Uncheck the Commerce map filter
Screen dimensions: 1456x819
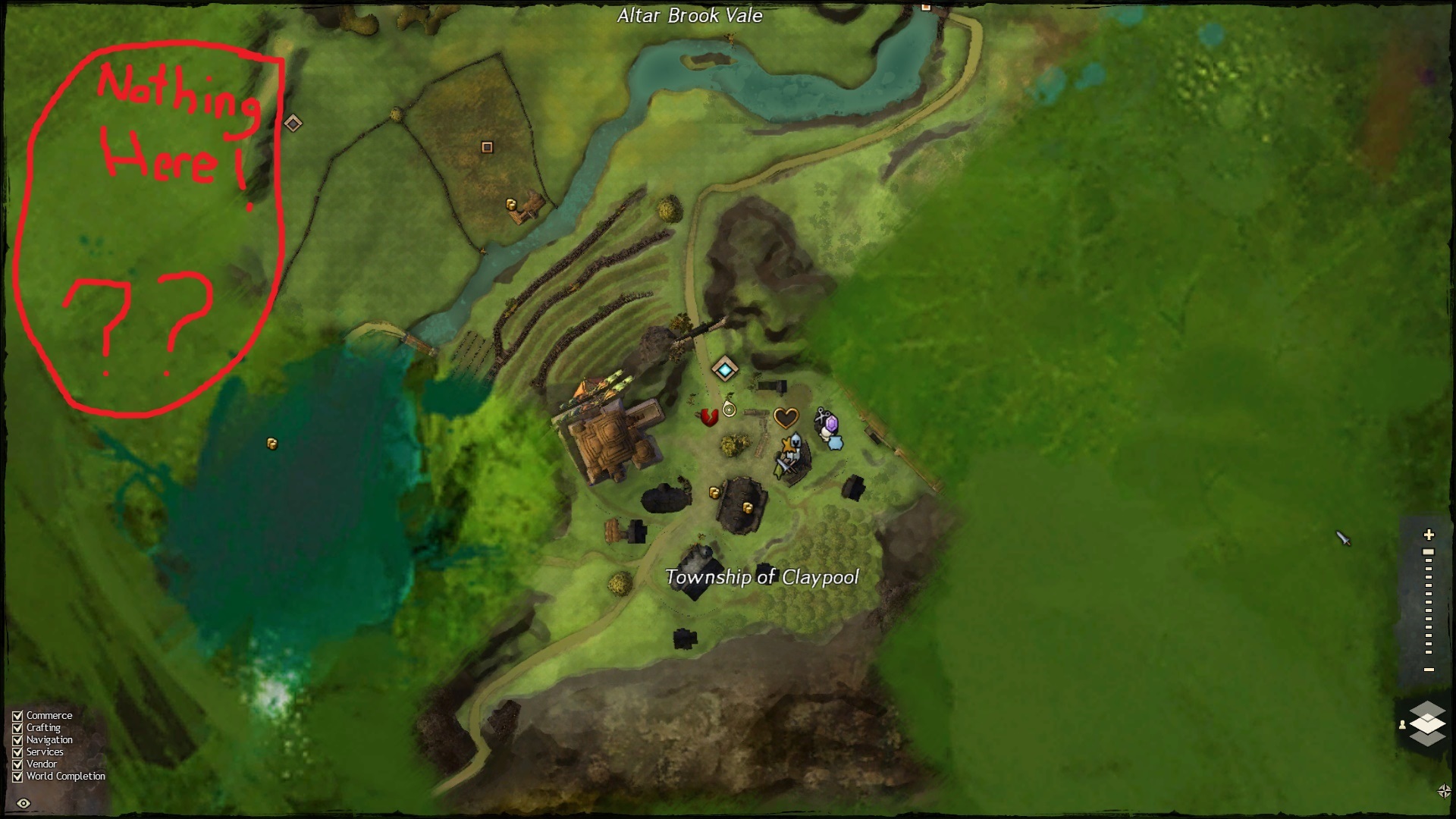(17, 716)
